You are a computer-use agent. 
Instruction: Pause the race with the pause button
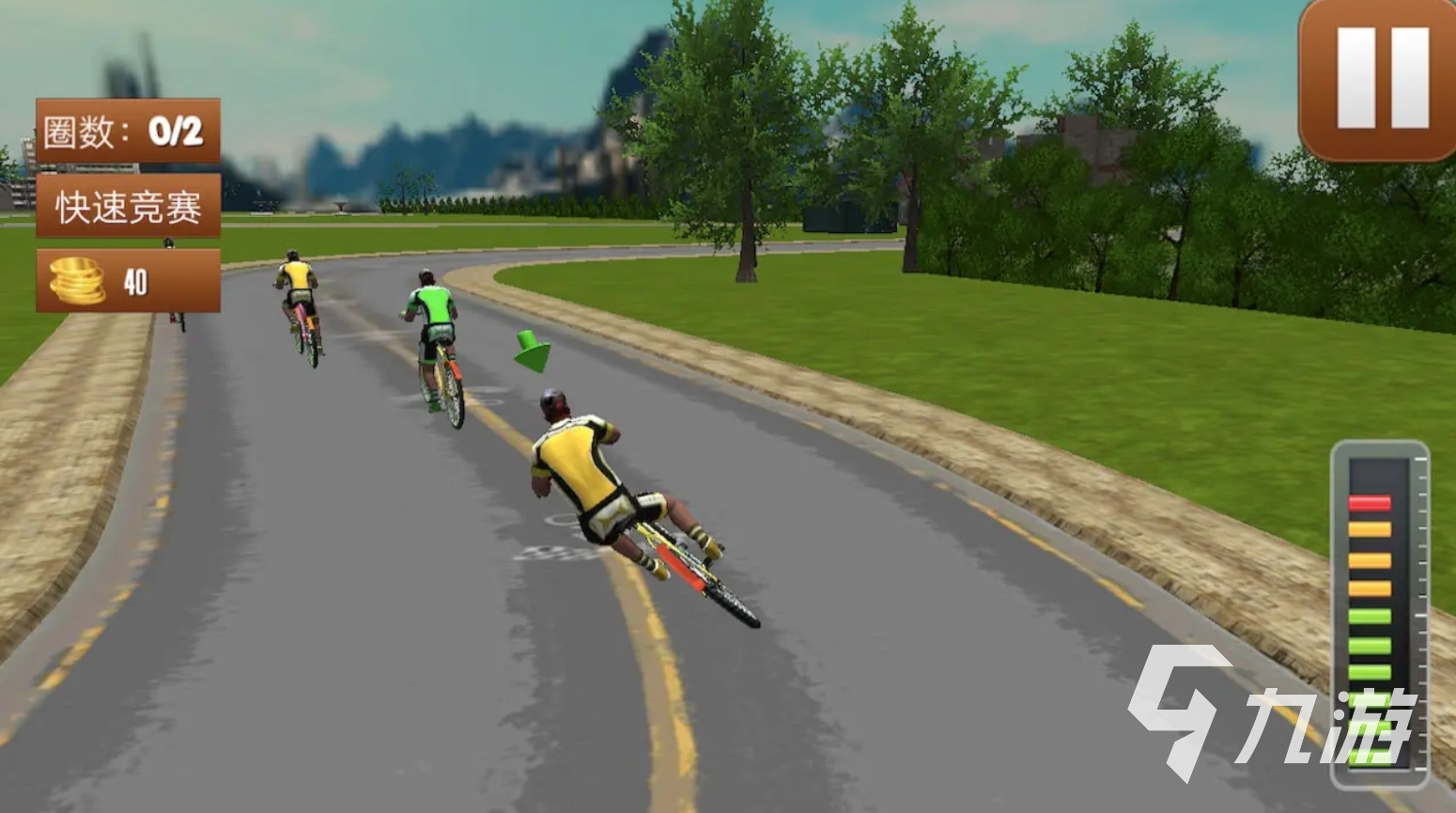[1381, 77]
